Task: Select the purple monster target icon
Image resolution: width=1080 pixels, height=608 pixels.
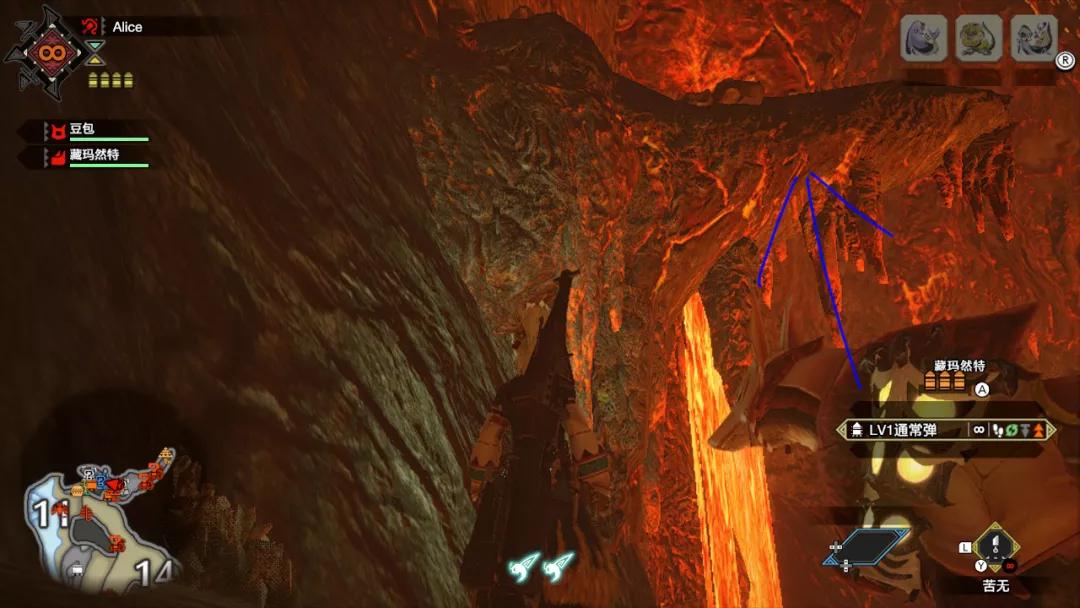Action: coord(924,39)
